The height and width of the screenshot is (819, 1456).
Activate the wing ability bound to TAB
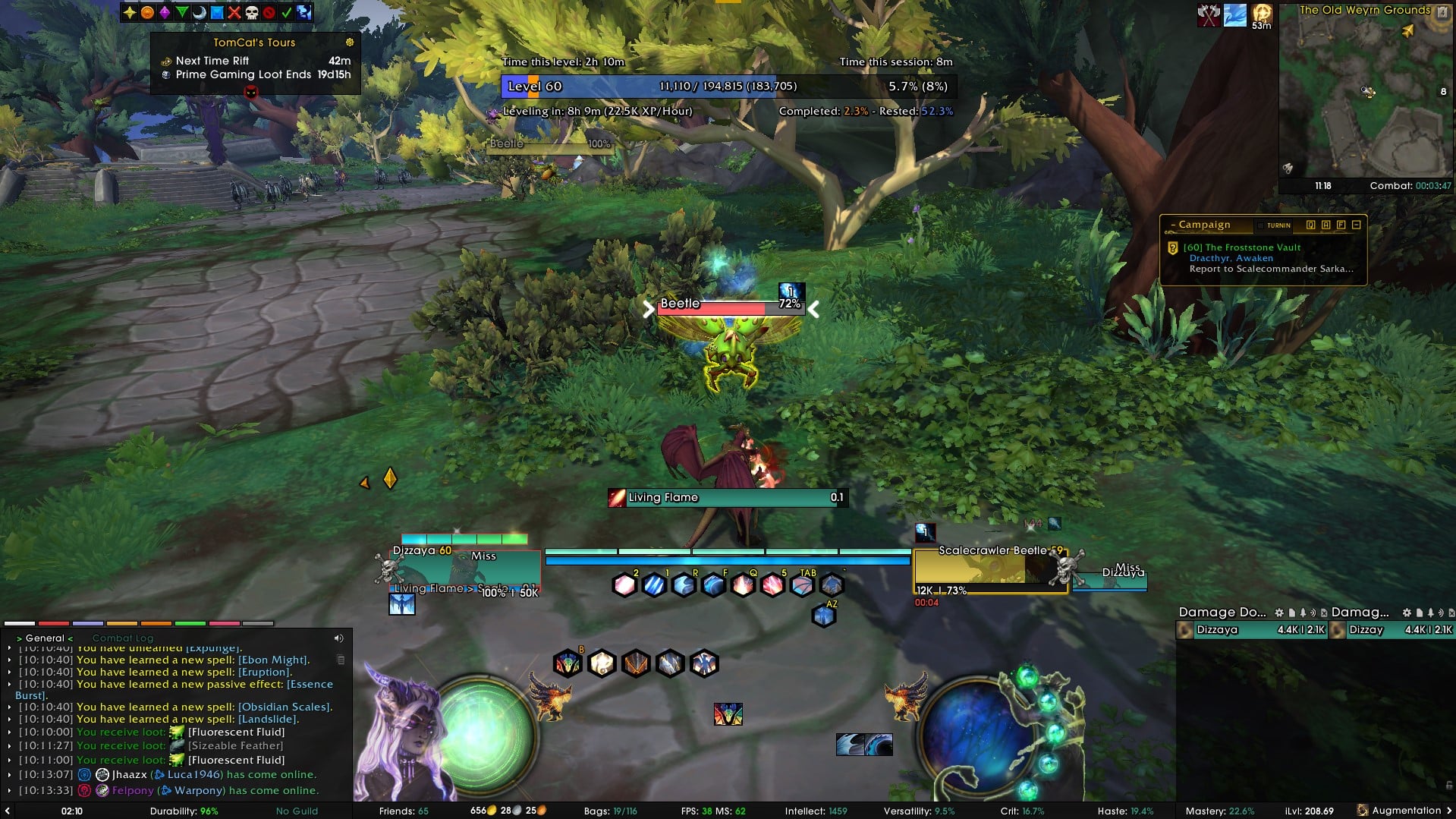pos(802,585)
